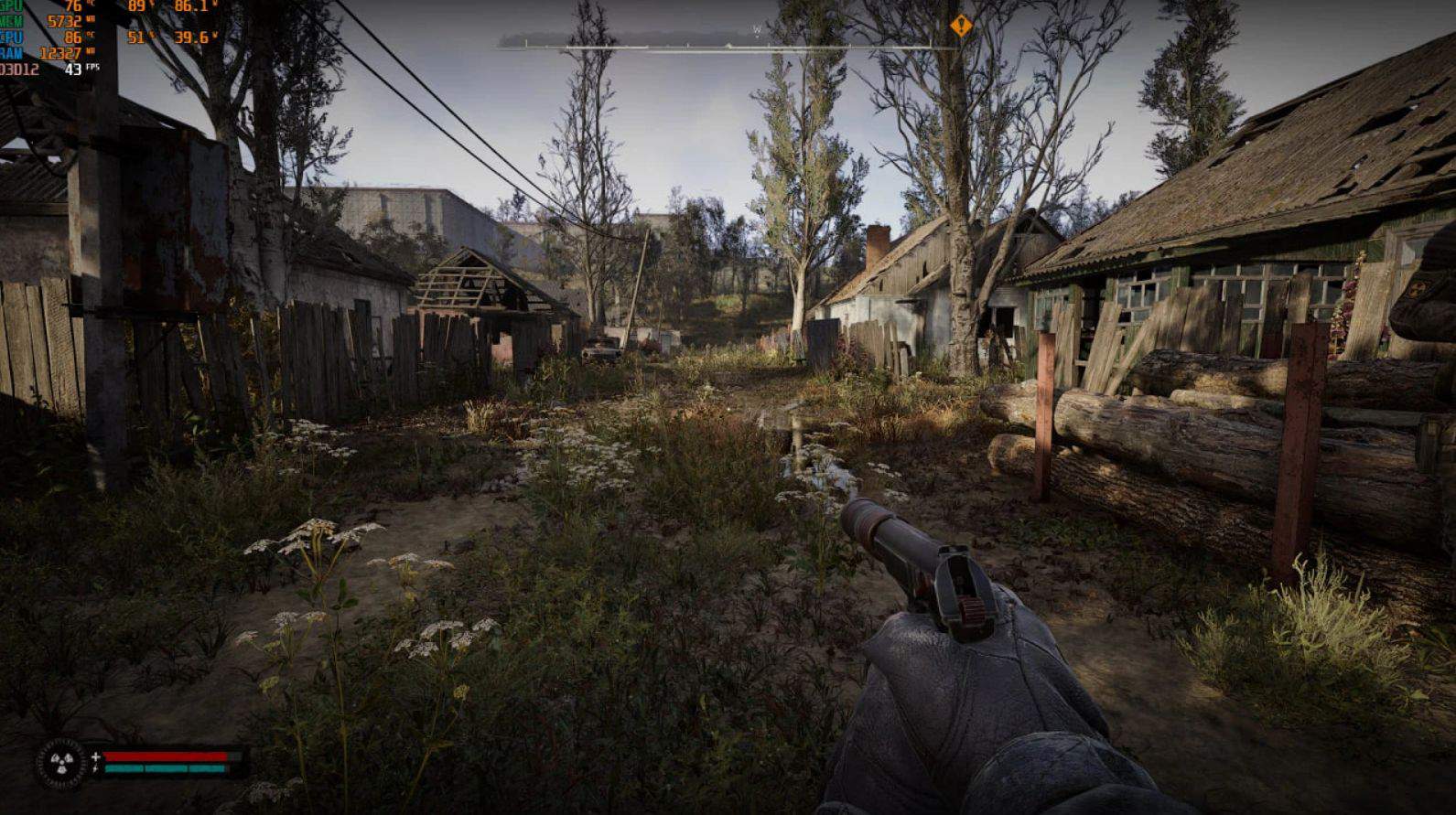Select the compass bar at the top
Image resolution: width=1456 pixels, height=815 pixels.
click(728, 41)
